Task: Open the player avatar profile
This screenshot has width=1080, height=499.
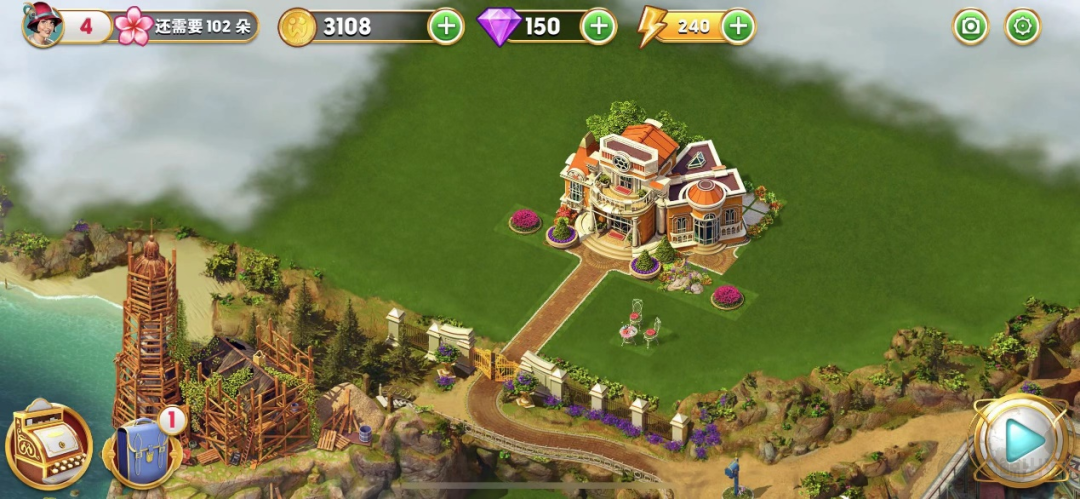Action: [x=42, y=24]
